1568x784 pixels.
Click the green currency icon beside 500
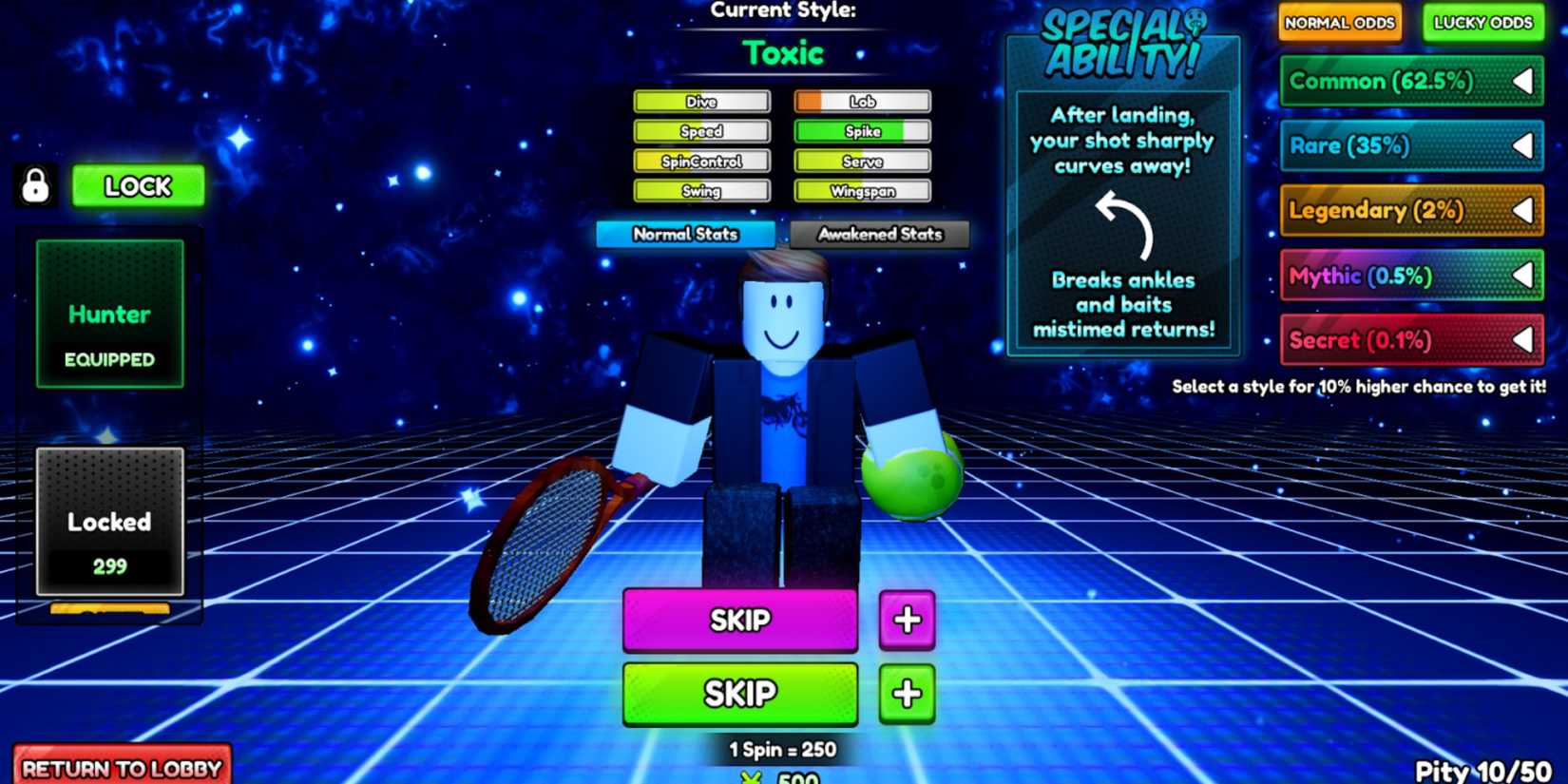point(751,777)
